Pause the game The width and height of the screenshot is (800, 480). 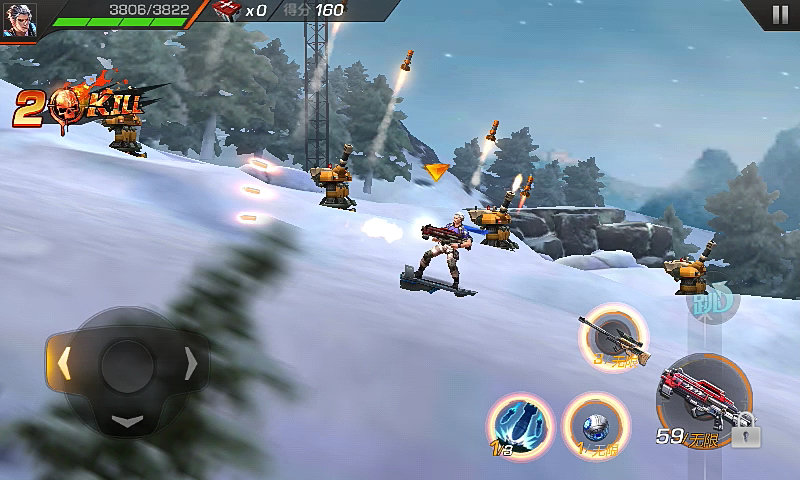(779, 14)
